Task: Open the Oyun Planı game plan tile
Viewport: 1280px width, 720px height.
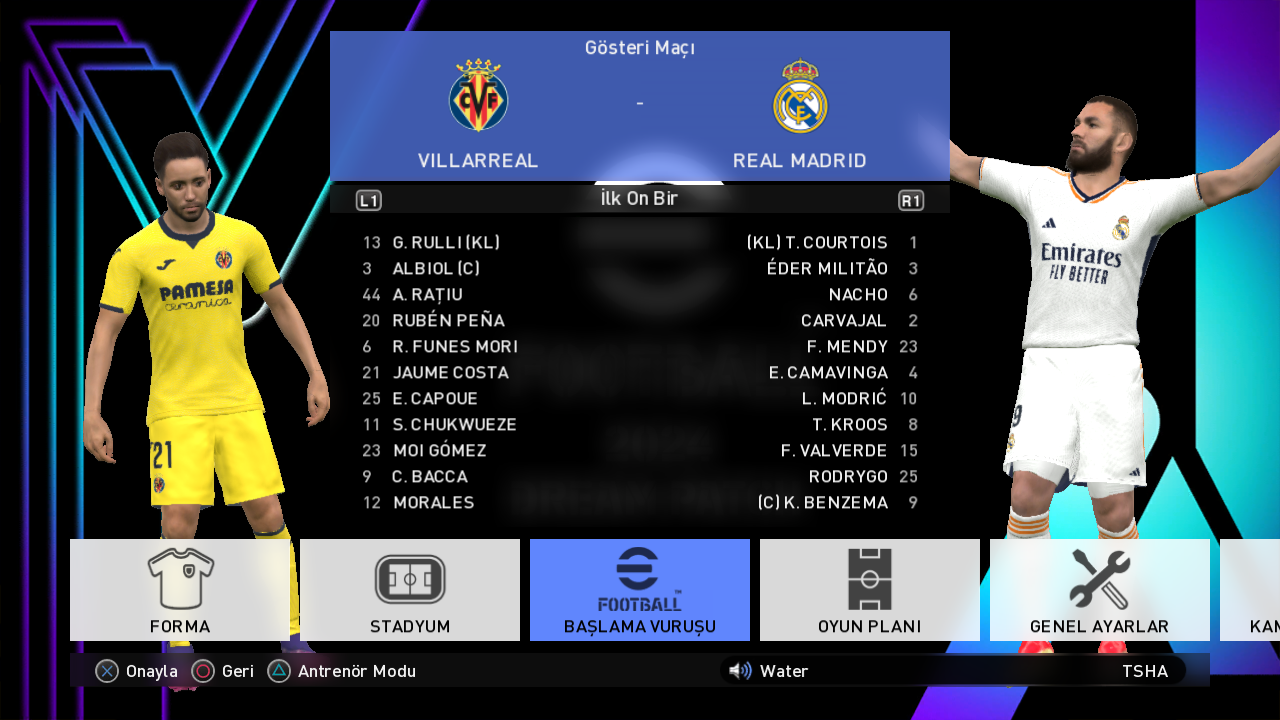Action: 870,590
